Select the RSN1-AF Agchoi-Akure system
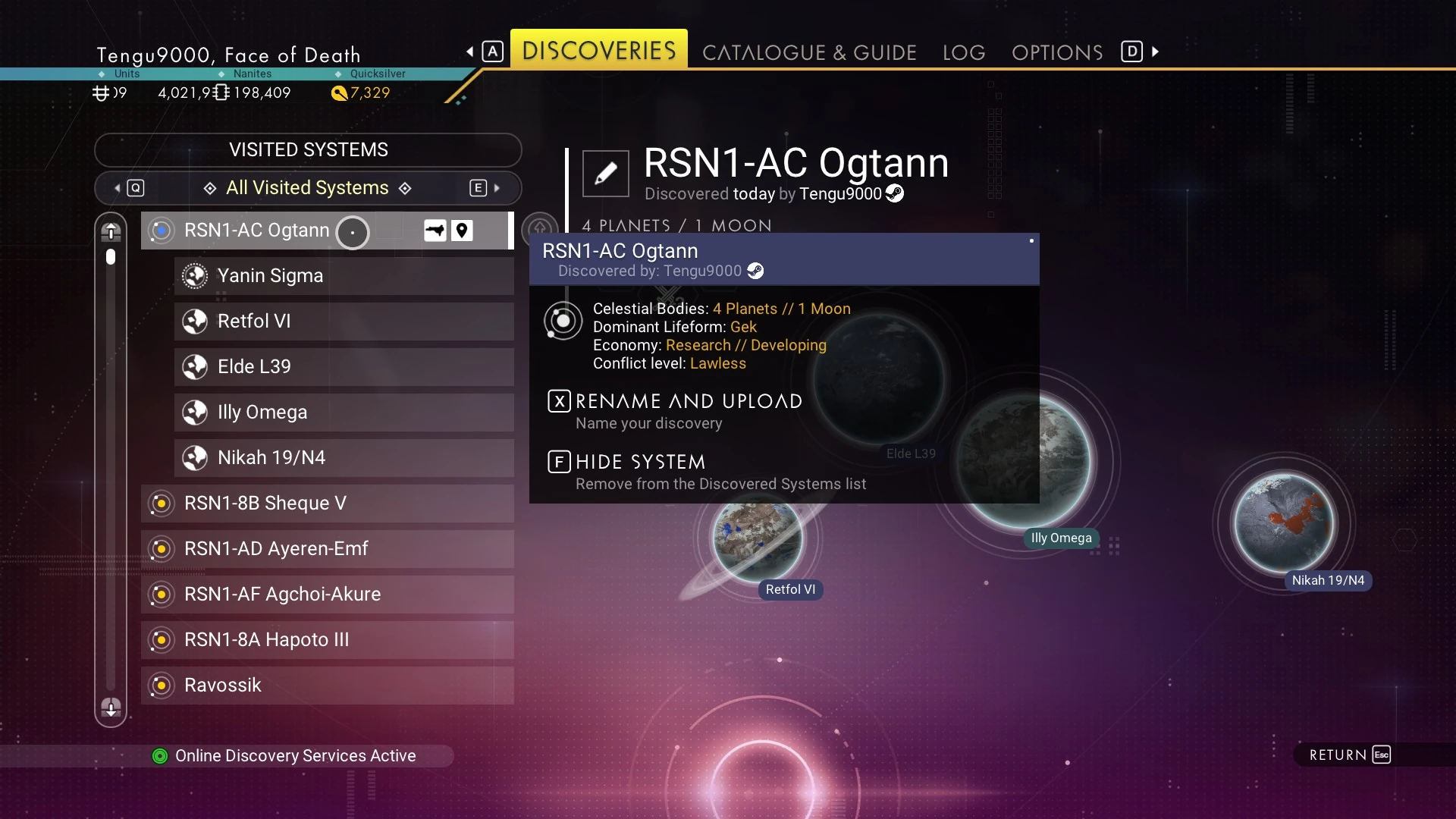The image size is (1456, 819). tap(327, 595)
